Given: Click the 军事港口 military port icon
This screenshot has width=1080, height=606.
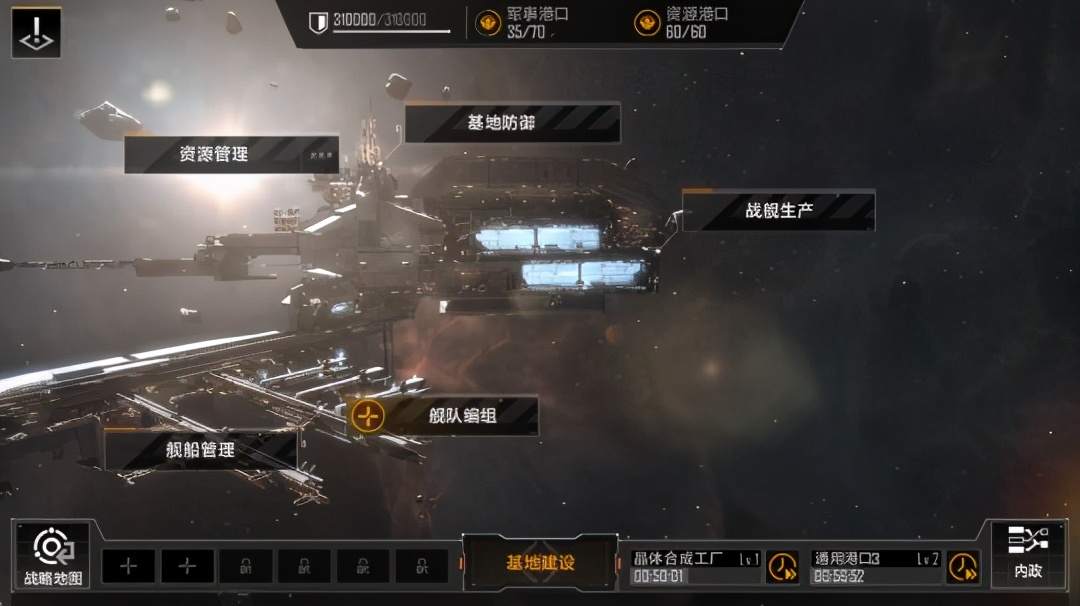Looking at the screenshot, I should (x=488, y=23).
